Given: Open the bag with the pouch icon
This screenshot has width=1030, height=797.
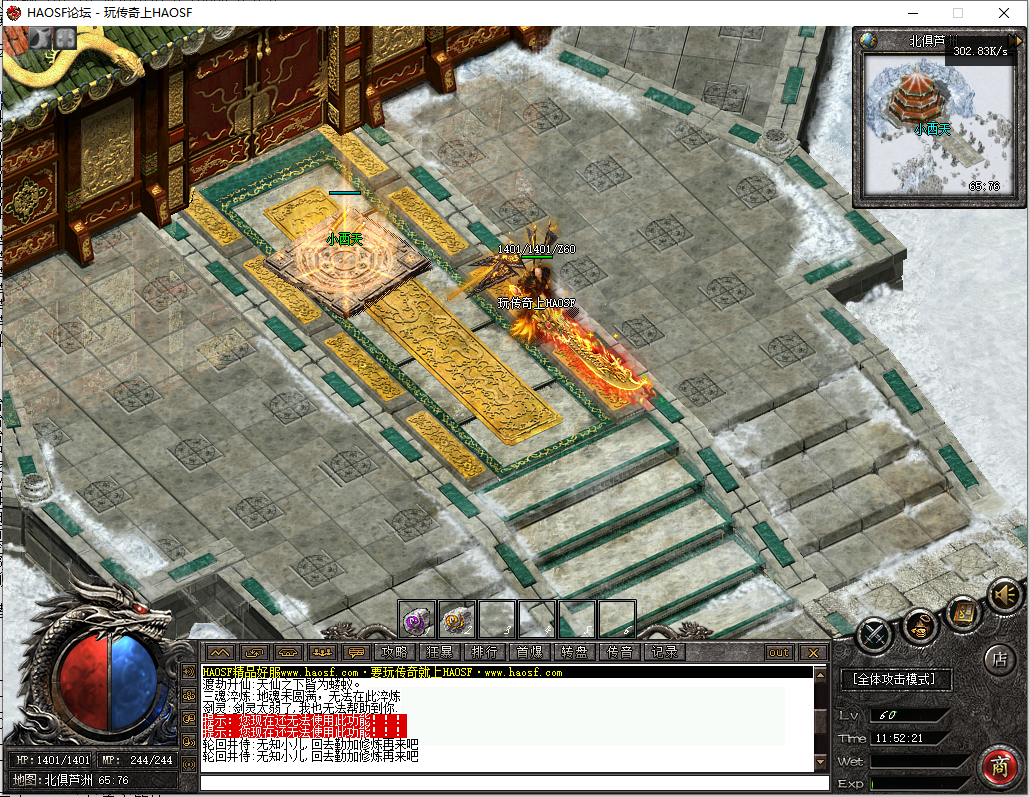Looking at the screenshot, I should click(x=919, y=628).
